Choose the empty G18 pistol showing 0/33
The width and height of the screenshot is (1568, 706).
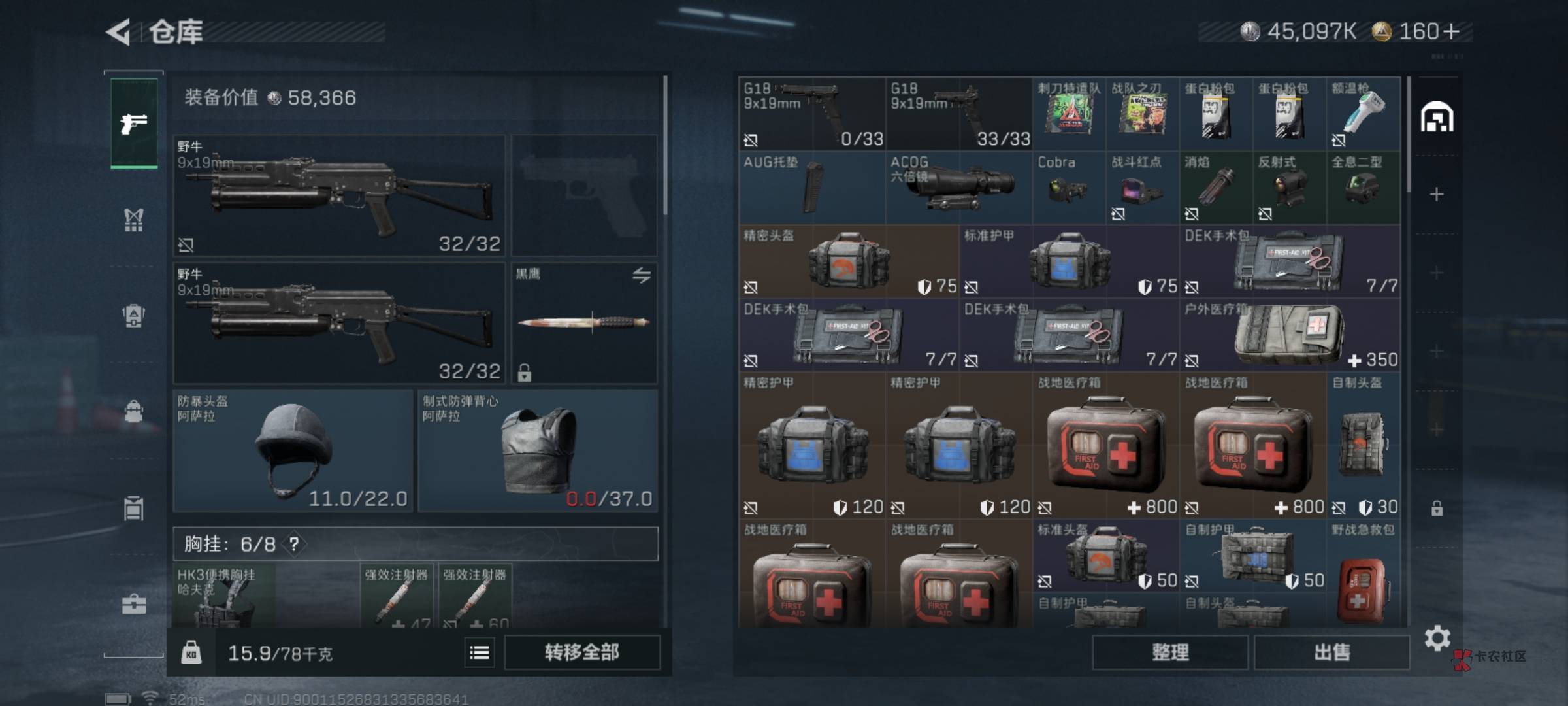812,114
